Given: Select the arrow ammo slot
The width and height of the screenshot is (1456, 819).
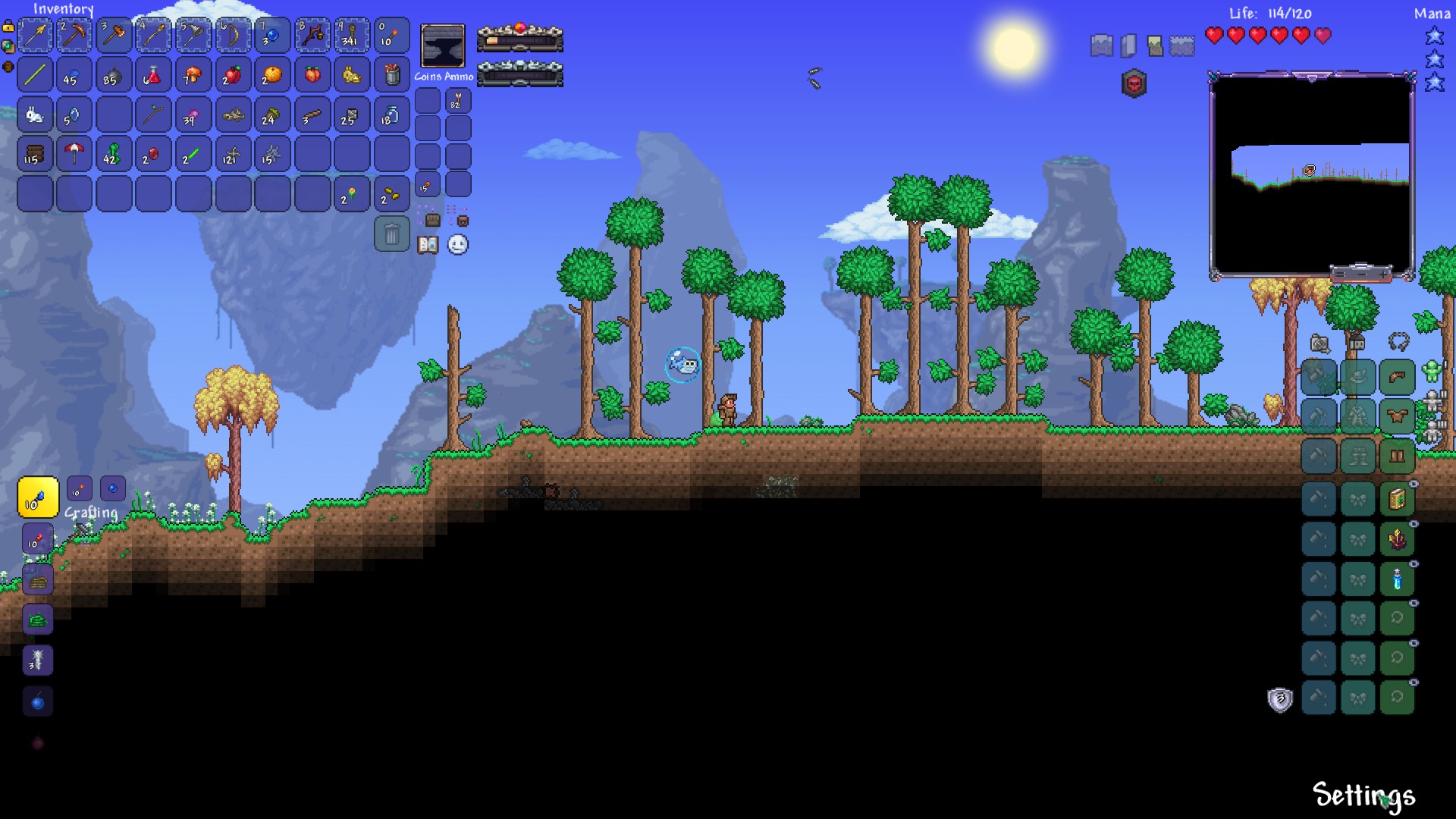Looking at the screenshot, I should (x=458, y=101).
